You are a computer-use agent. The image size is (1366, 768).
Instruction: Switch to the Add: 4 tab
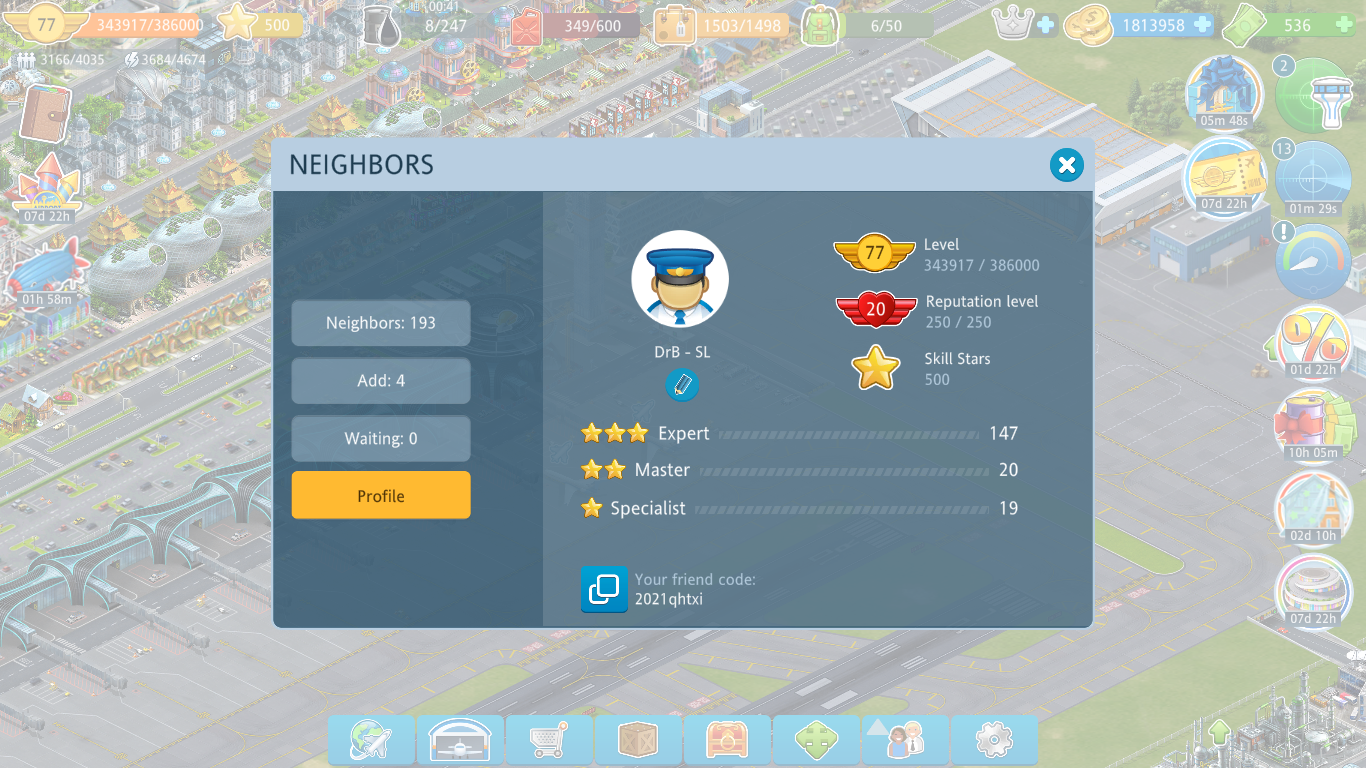click(x=381, y=381)
